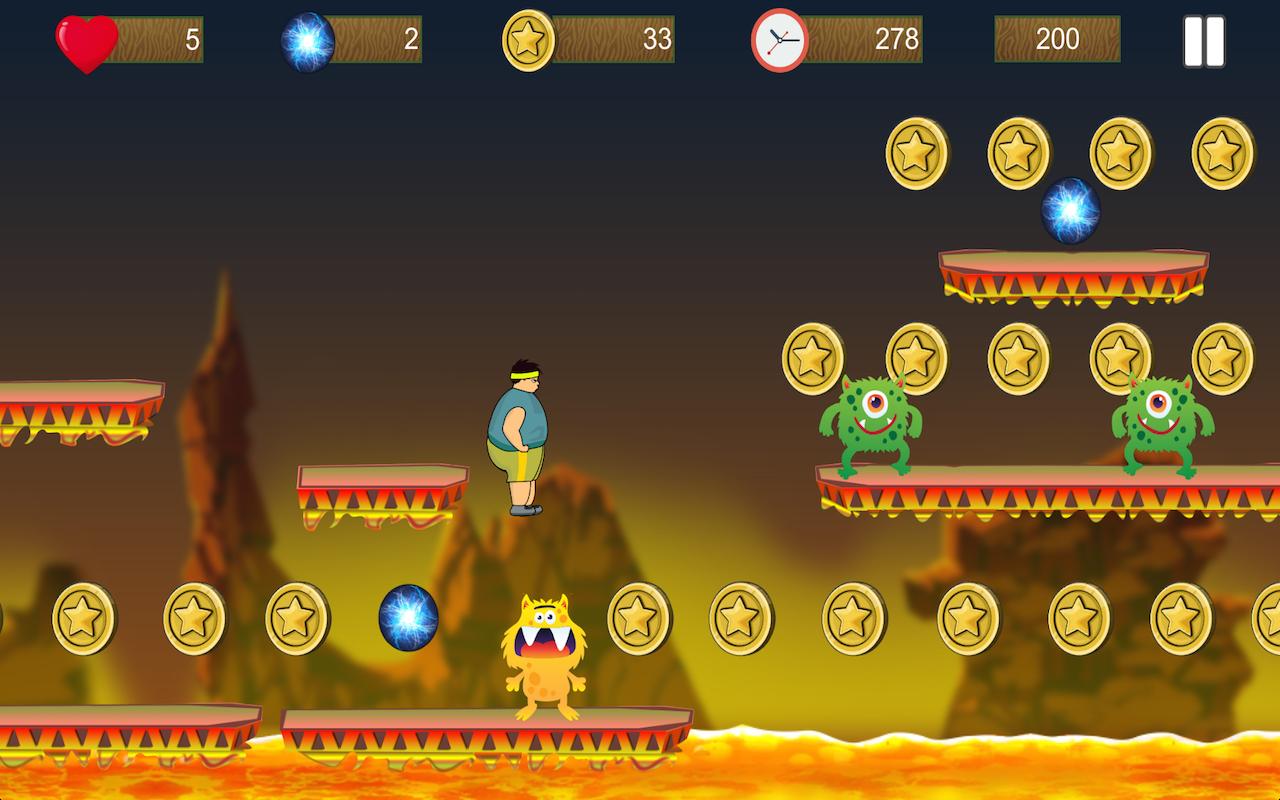The image size is (1280, 800).
Task: Click the red heart lives icon
Action: (84, 41)
